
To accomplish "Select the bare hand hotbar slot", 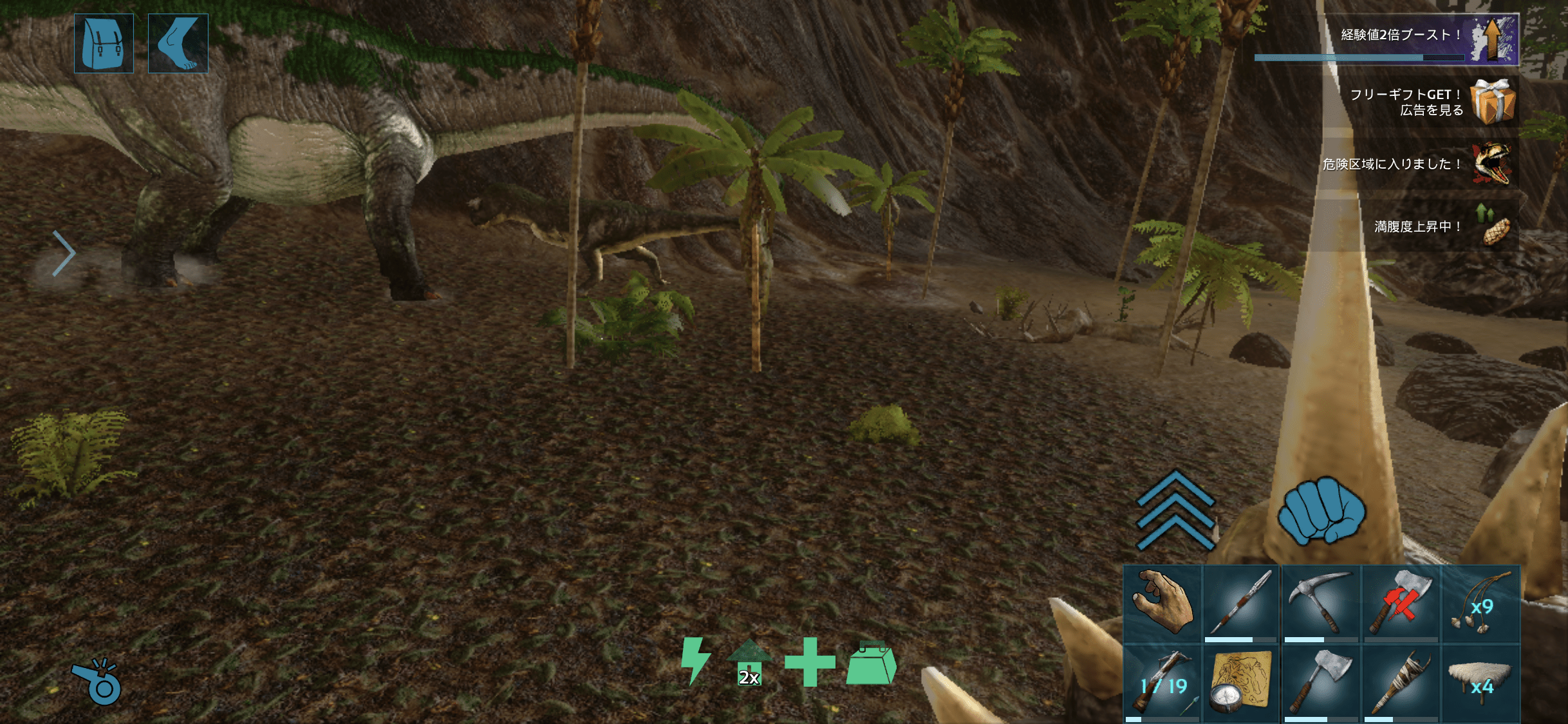I will [x=1162, y=604].
